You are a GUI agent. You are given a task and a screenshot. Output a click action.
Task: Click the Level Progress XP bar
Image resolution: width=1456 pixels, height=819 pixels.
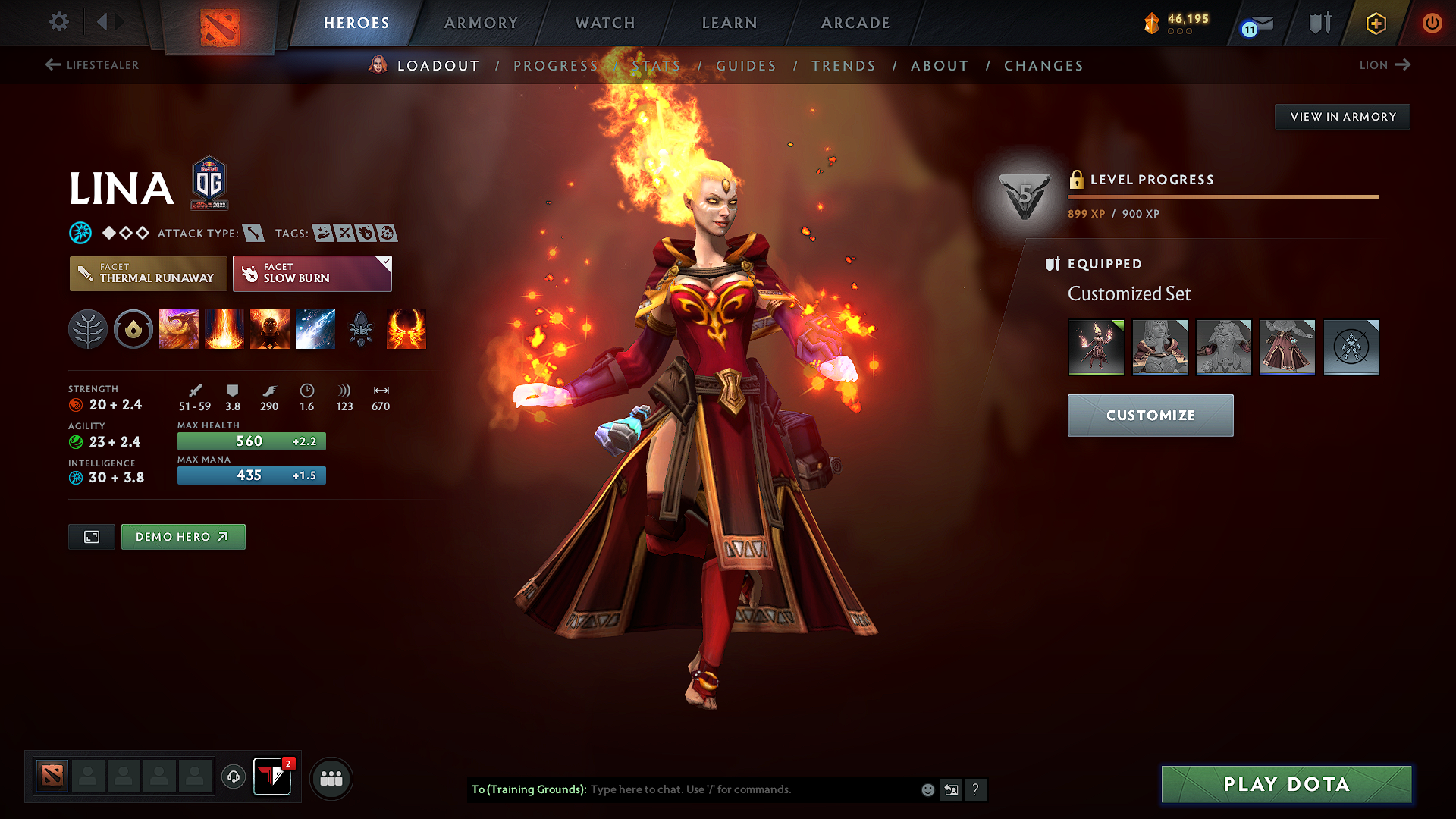[x=1222, y=196]
